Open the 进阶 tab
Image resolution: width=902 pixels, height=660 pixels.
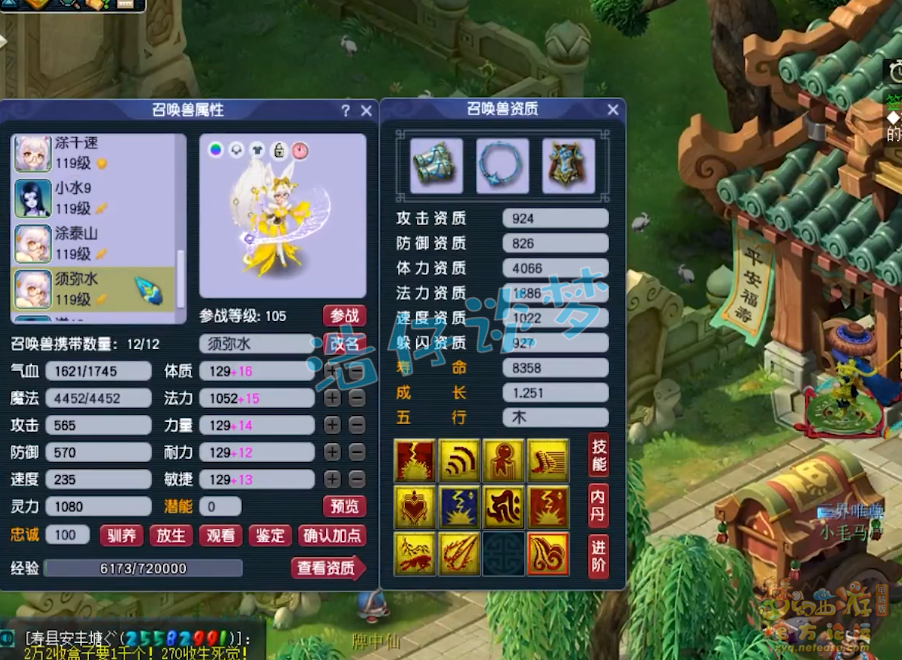599,553
